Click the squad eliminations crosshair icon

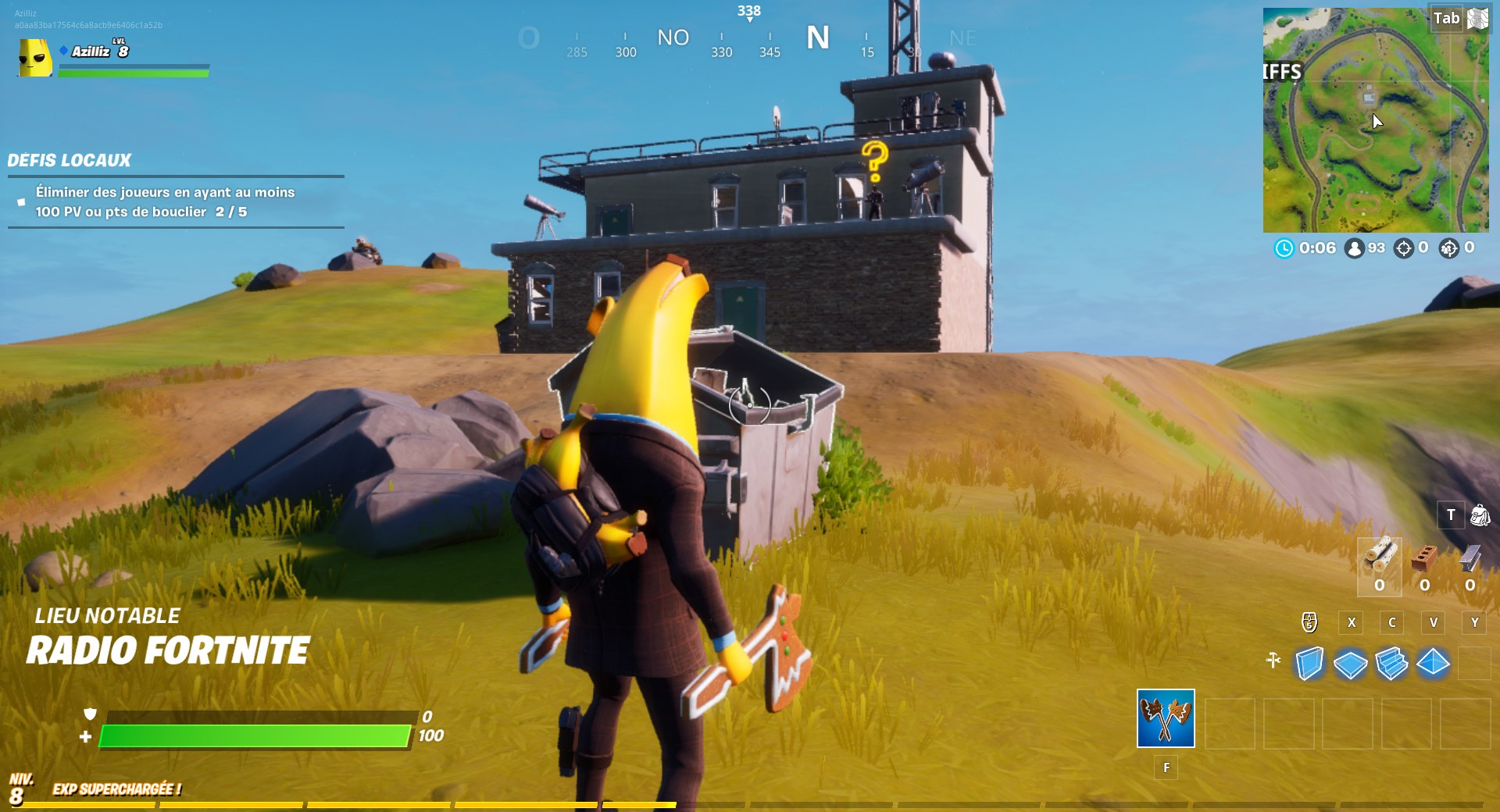point(1450,248)
